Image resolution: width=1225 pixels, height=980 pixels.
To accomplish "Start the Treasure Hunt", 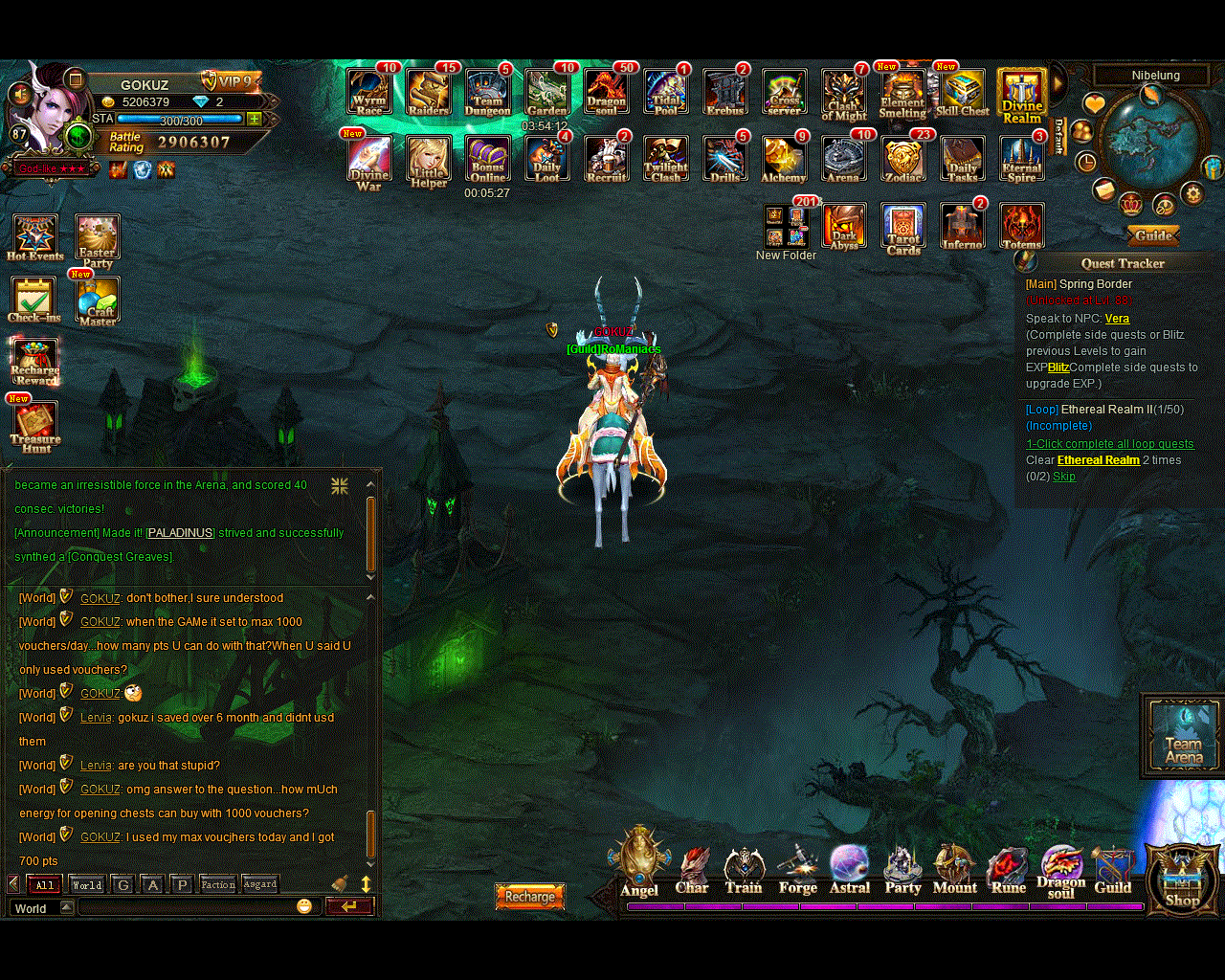I will coord(35,426).
